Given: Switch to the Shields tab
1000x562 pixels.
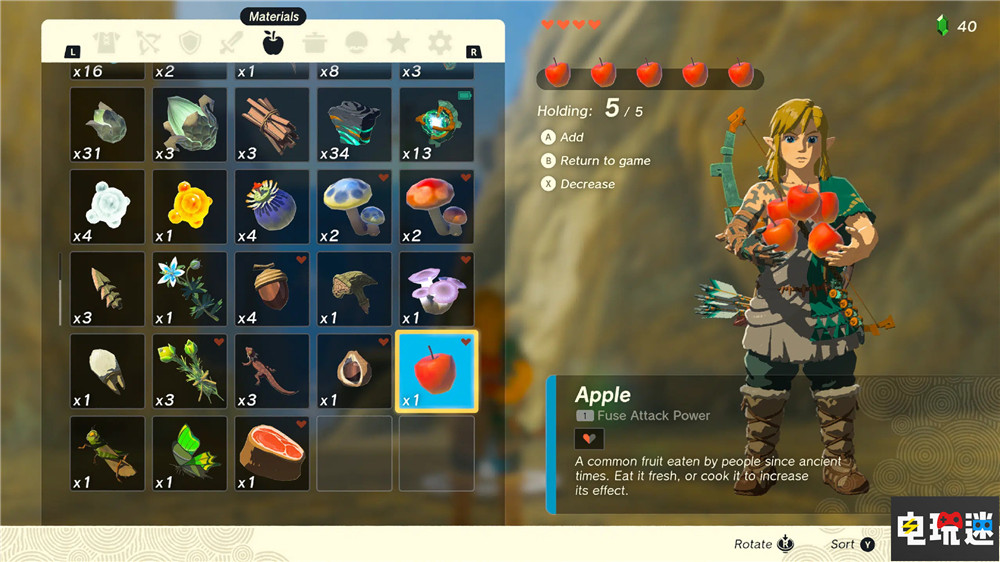Looking at the screenshot, I should click(x=190, y=43).
